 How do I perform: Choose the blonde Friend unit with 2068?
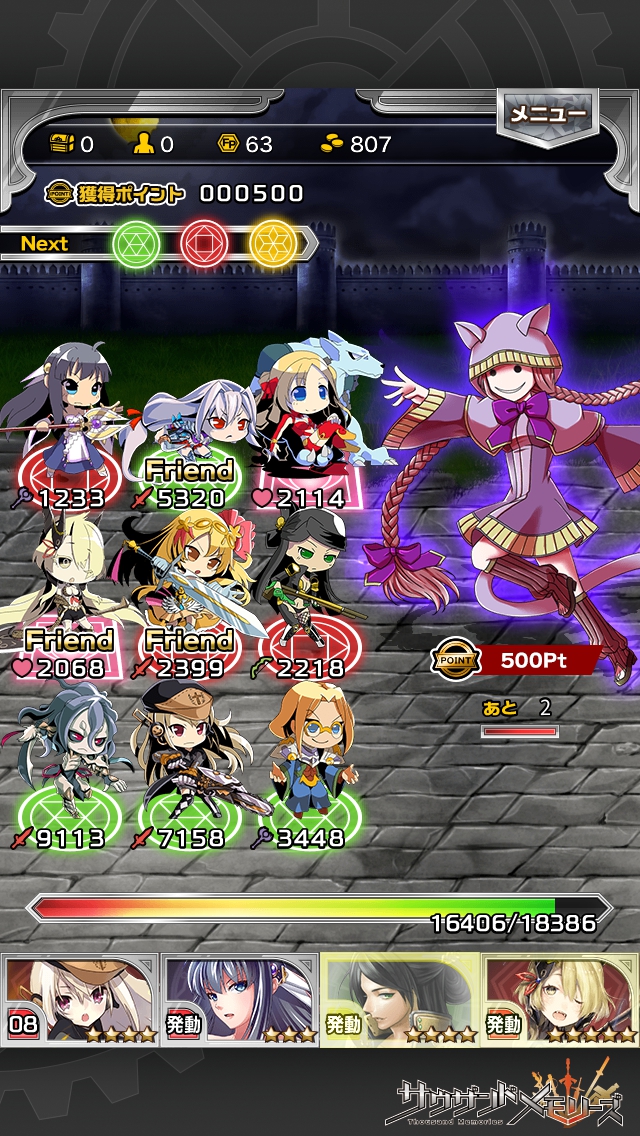[x=65, y=590]
